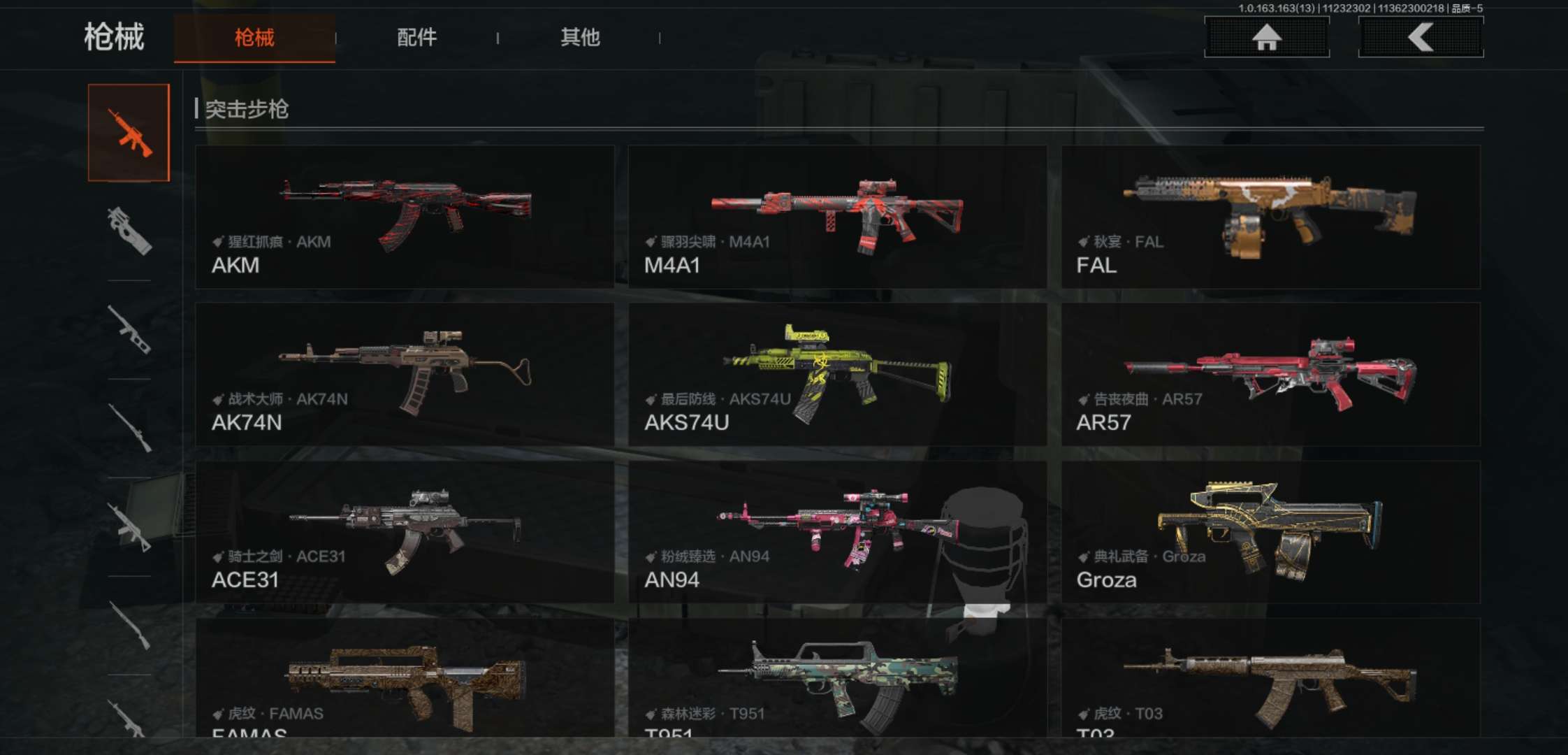Image resolution: width=1568 pixels, height=755 pixels.
Task: Open the 配件 tab
Action: point(416,38)
